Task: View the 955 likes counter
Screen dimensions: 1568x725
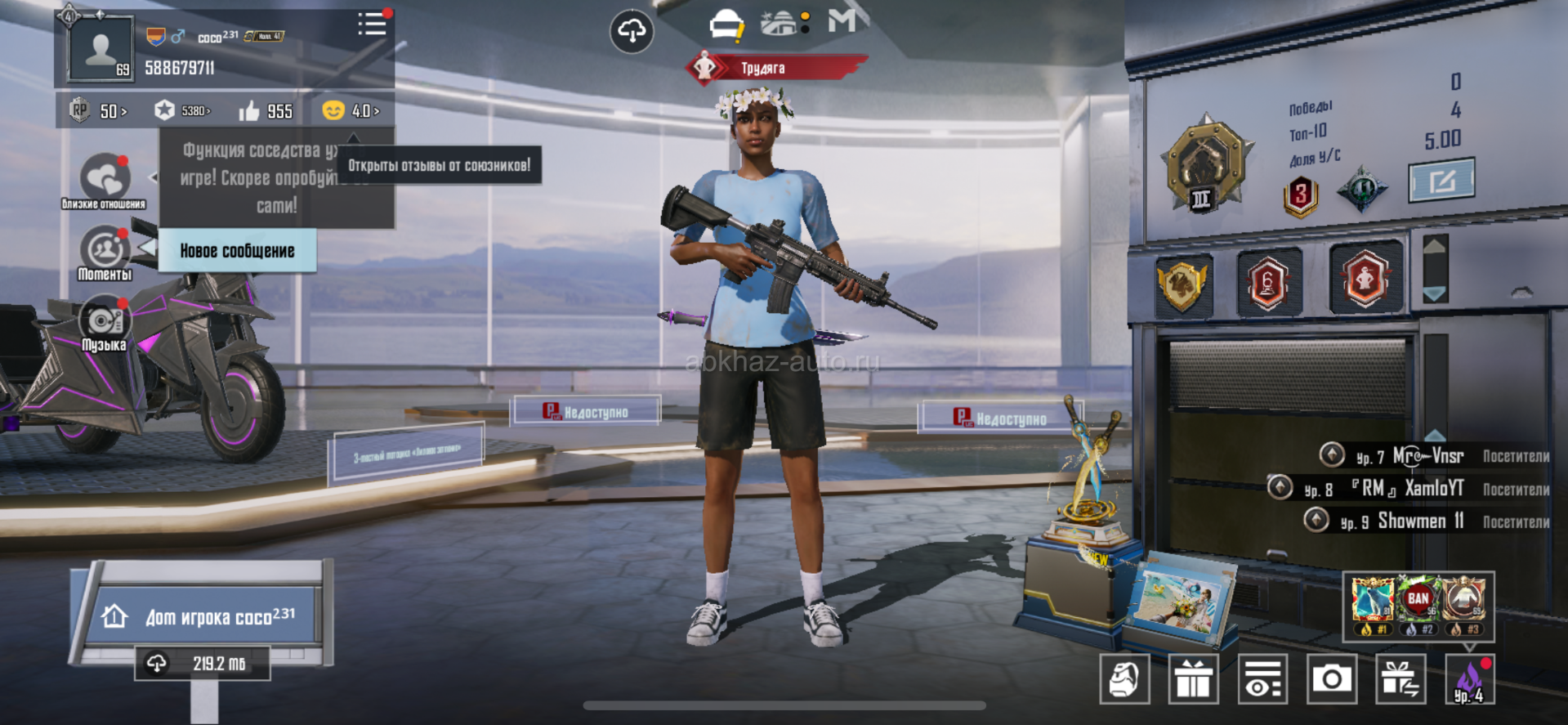Action: point(266,110)
